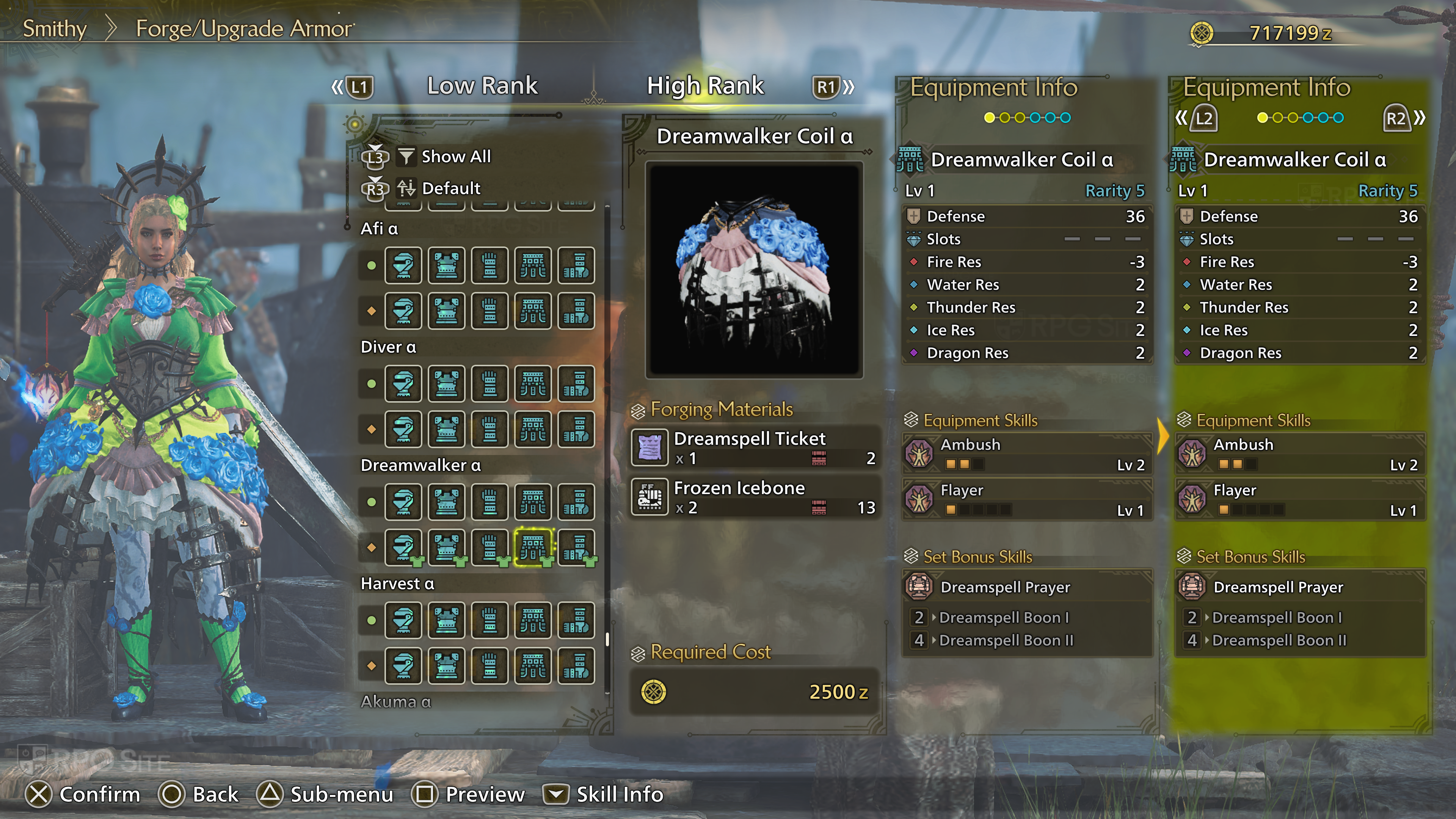Screen dimensions: 1456x819
Task: Open the Show All filter
Action: [455, 157]
